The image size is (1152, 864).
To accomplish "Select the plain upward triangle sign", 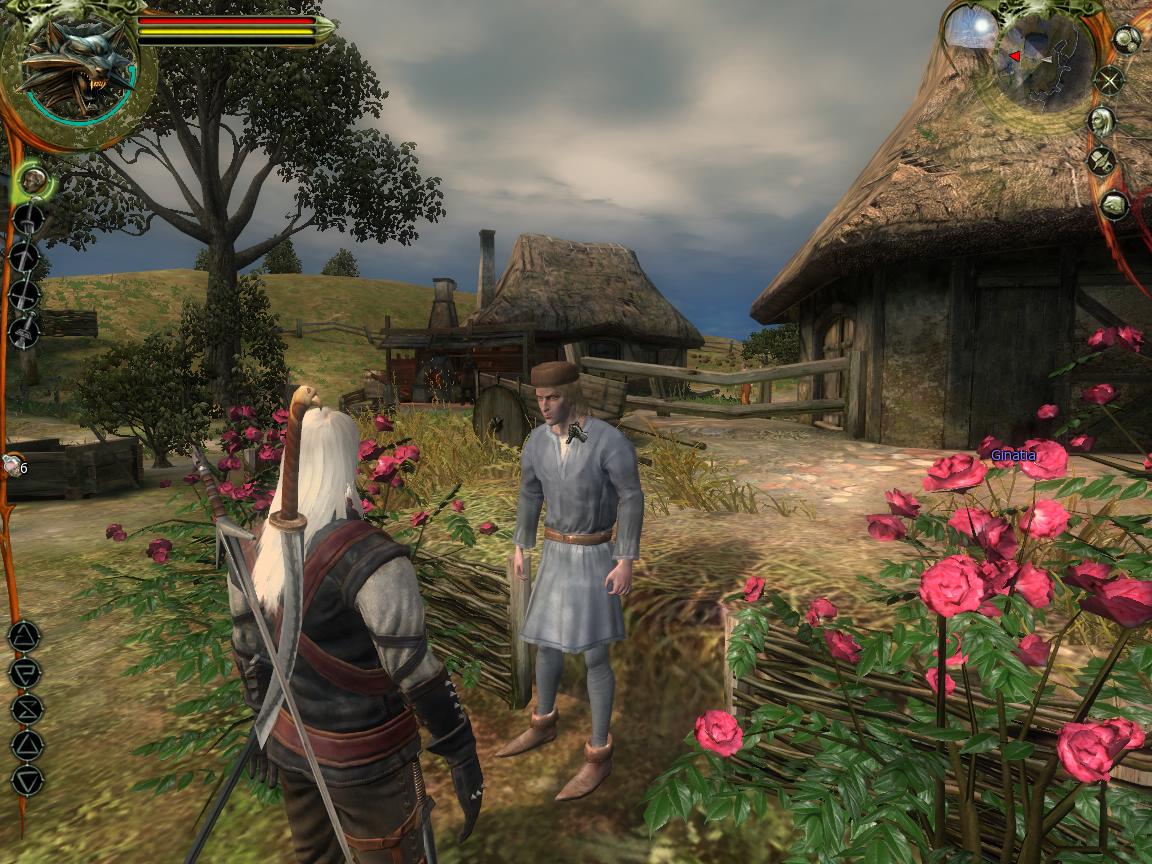I will 25,745.
